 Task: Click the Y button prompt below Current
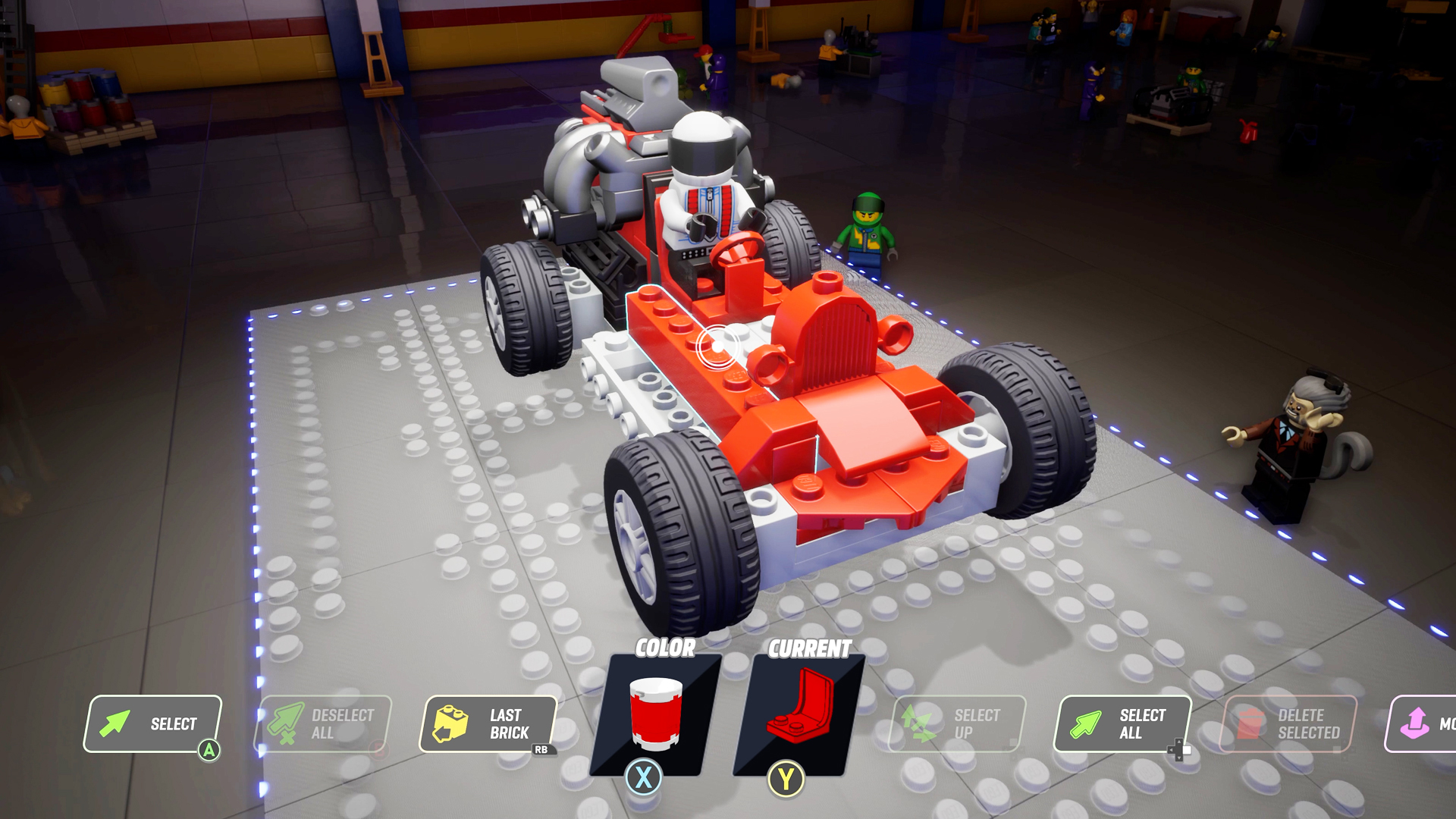[785, 777]
